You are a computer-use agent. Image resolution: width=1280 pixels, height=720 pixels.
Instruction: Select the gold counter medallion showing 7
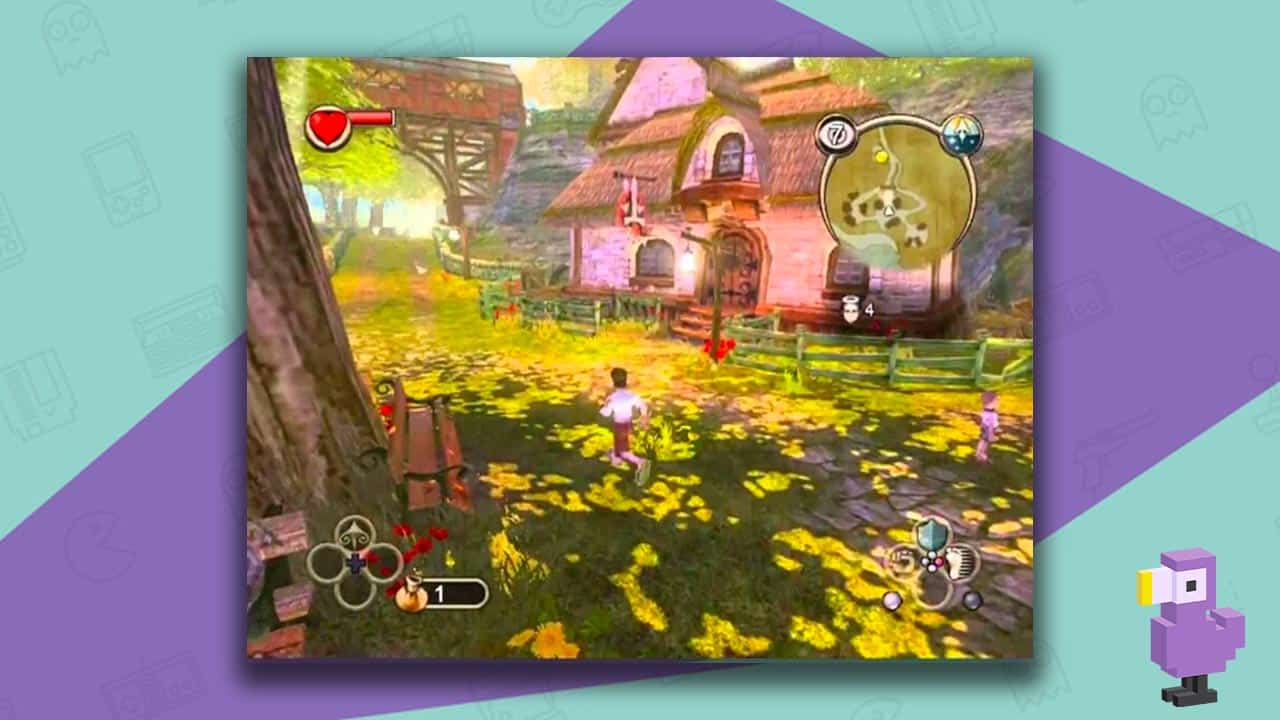837,133
